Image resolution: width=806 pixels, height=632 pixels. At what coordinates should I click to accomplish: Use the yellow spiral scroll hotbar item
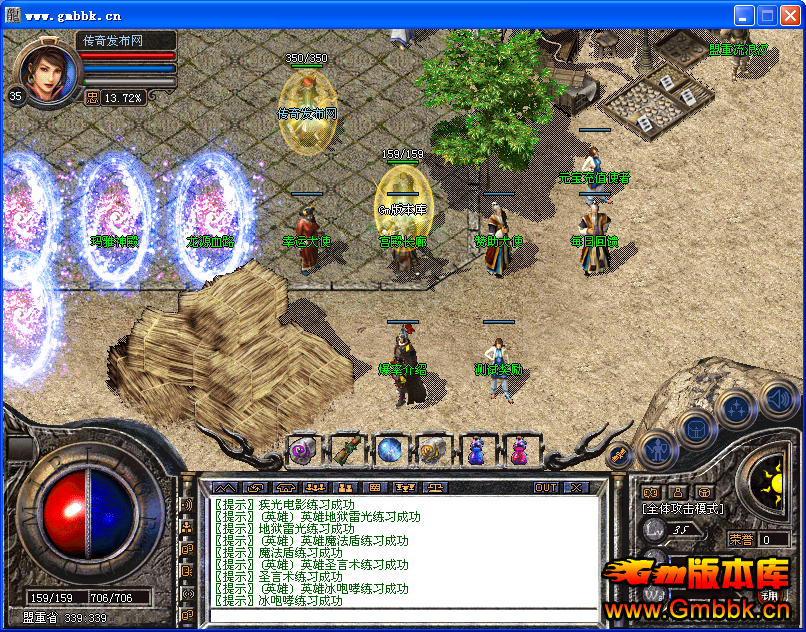pyautogui.click(x=432, y=451)
